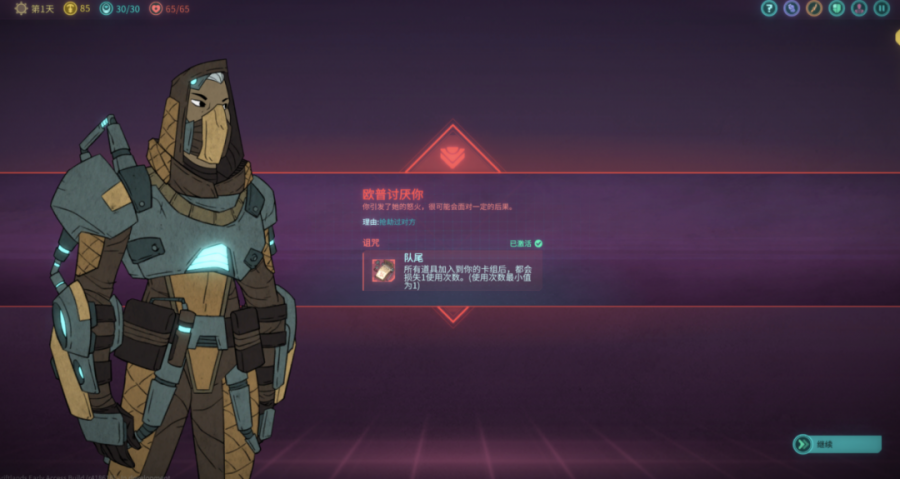Pause the game with the pause icon

[881, 9]
